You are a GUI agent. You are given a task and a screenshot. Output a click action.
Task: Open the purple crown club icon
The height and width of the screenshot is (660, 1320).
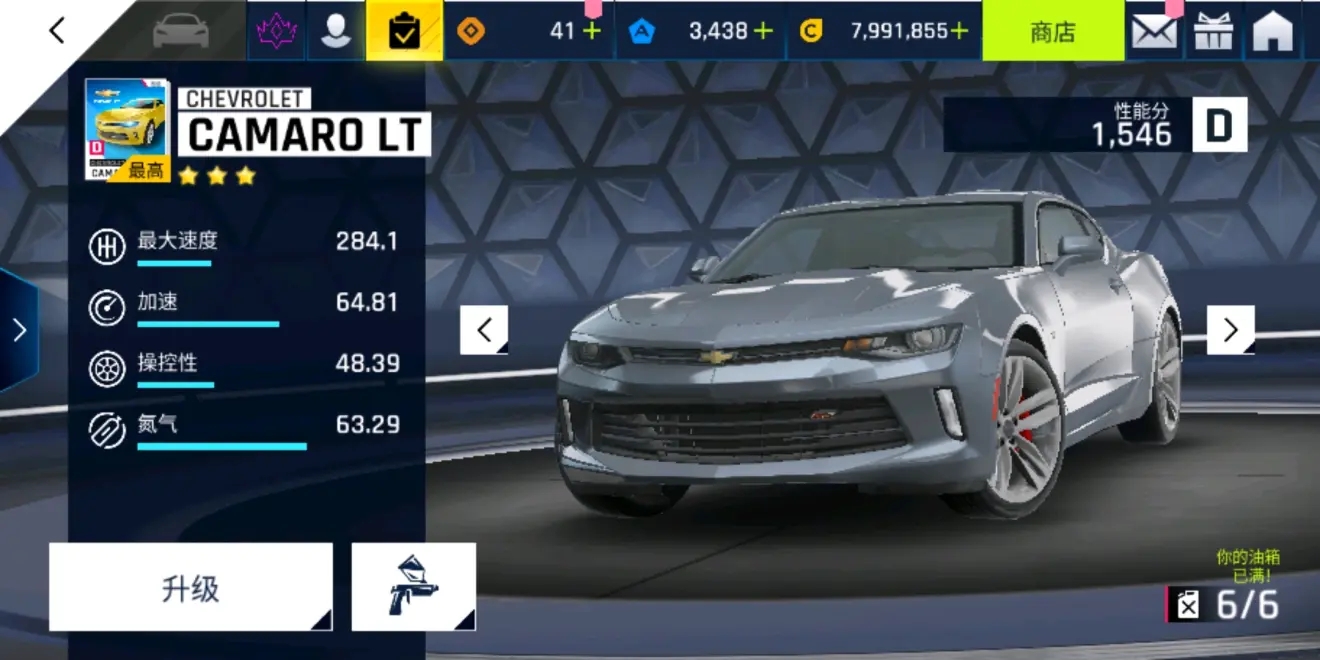[276, 31]
